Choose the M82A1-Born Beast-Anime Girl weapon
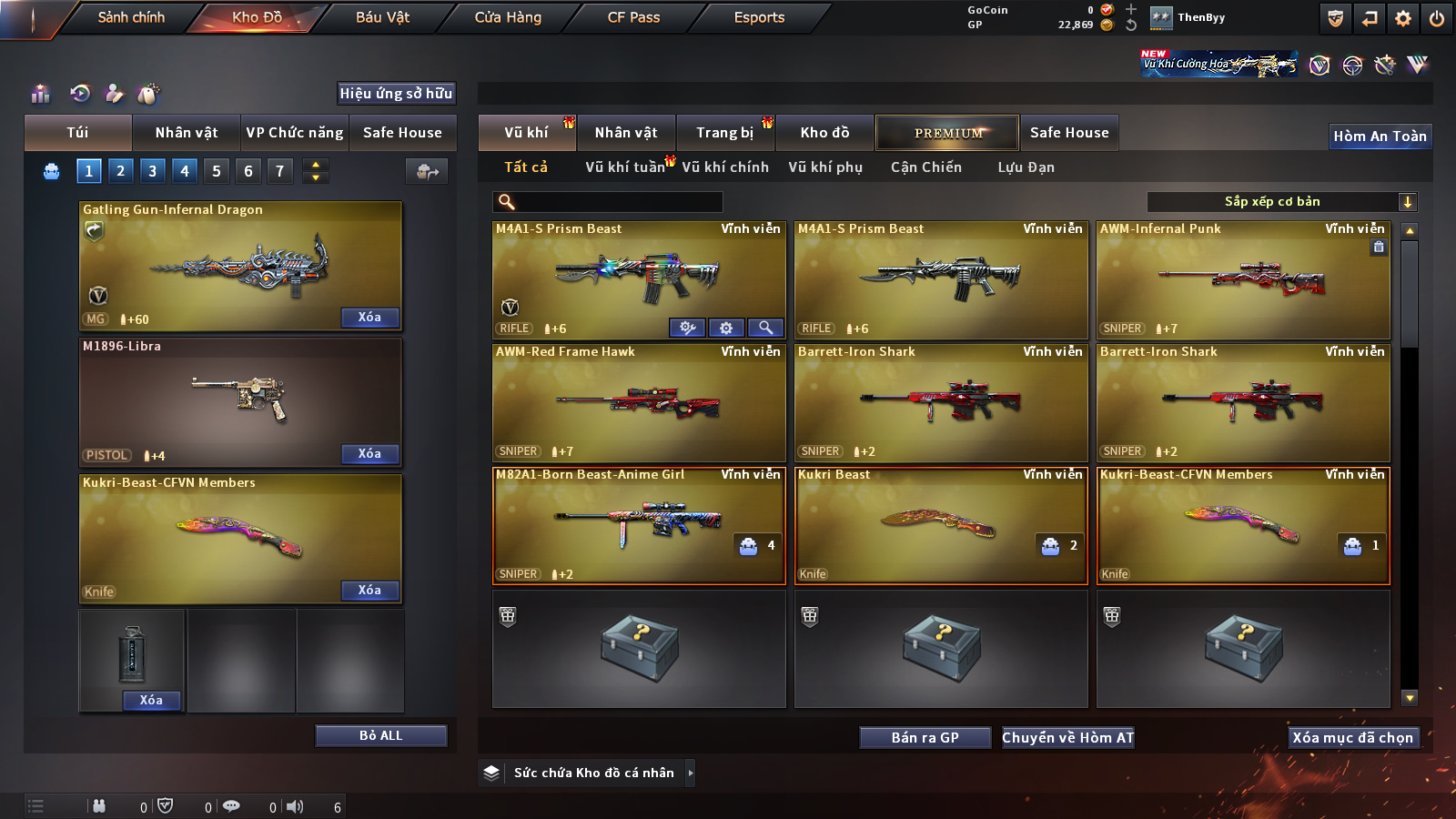1456x819 pixels. coord(638,525)
